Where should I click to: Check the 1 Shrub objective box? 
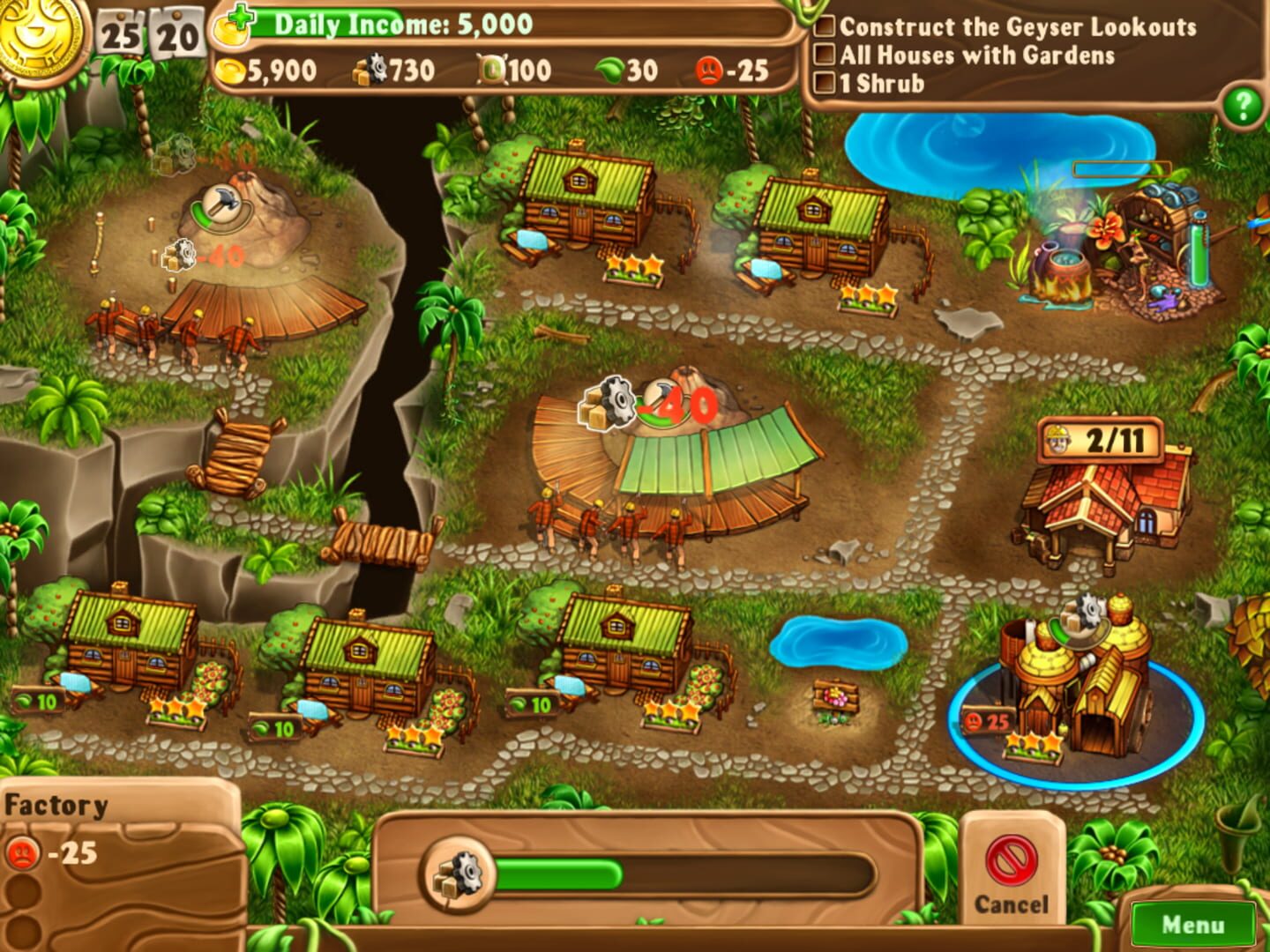point(825,81)
